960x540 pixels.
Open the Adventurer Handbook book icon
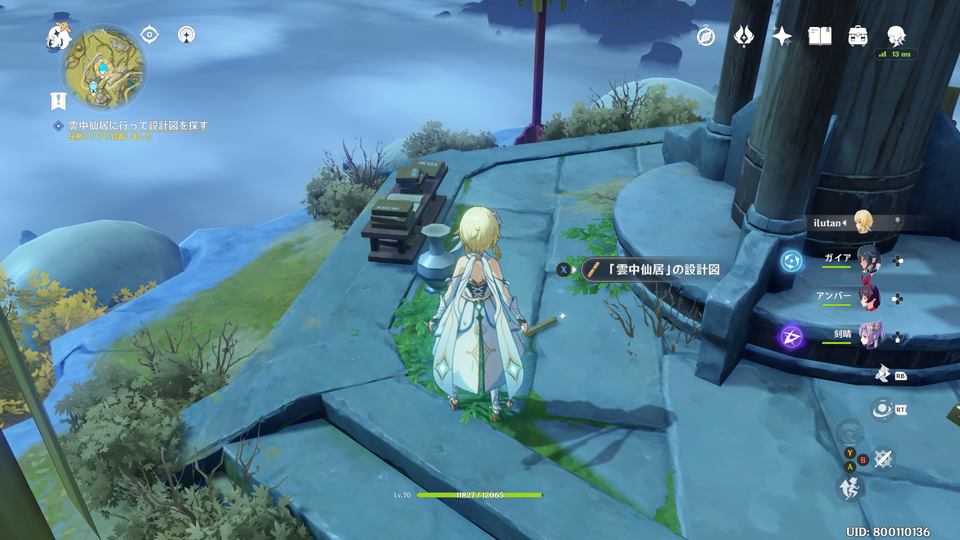pyautogui.click(x=820, y=36)
